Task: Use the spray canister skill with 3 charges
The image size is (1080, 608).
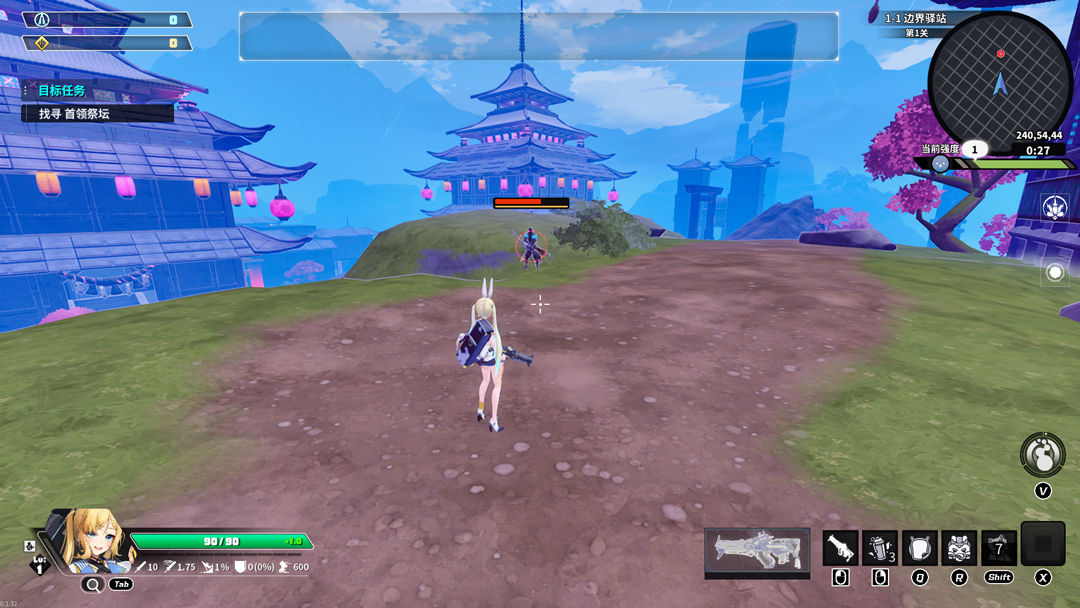Action: [x=879, y=548]
